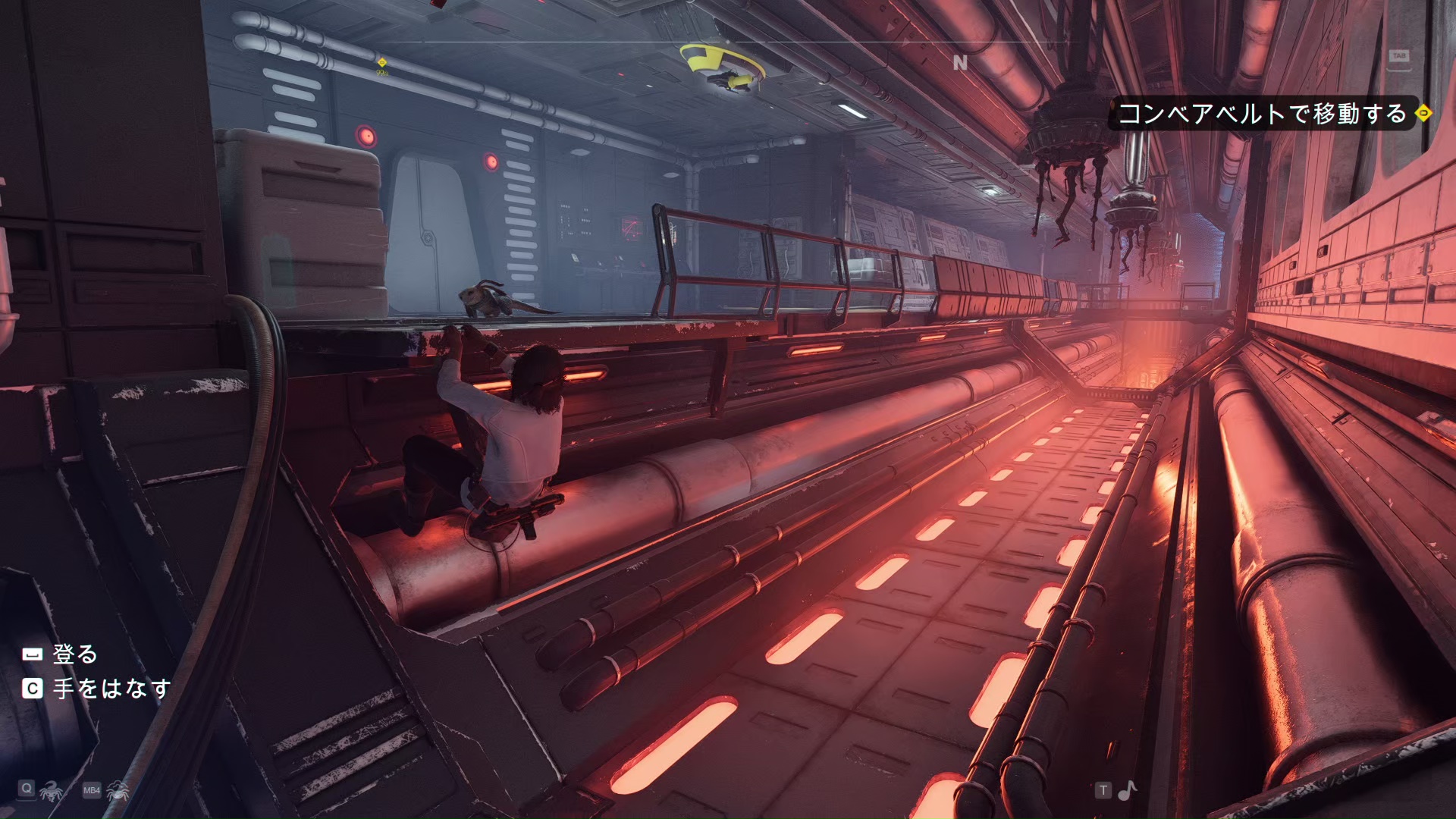Image resolution: width=1456 pixels, height=819 pixels.
Task: Select the yellow objective marker on the compass
Action: point(382,62)
